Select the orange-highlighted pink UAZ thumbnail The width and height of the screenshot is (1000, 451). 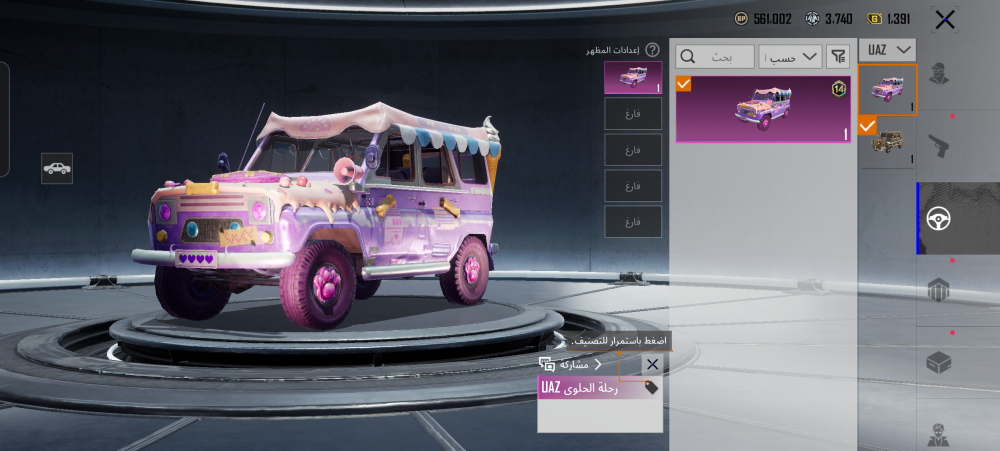888,90
